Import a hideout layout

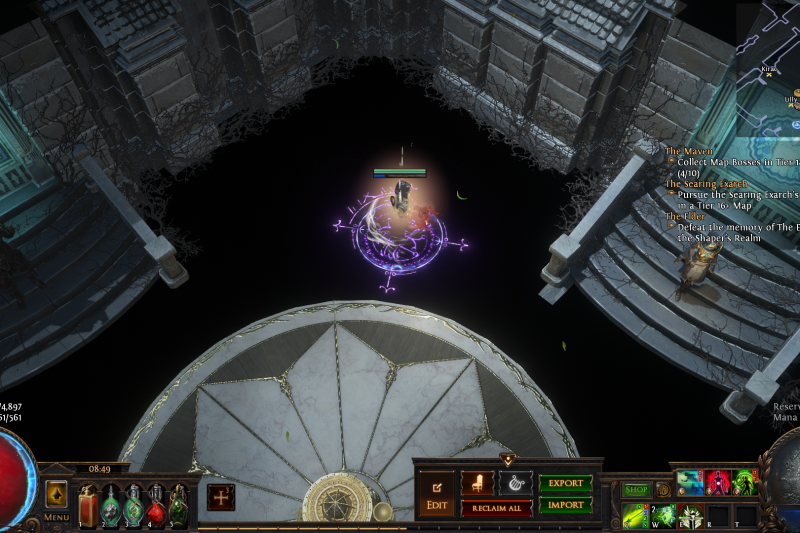tap(565, 505)
